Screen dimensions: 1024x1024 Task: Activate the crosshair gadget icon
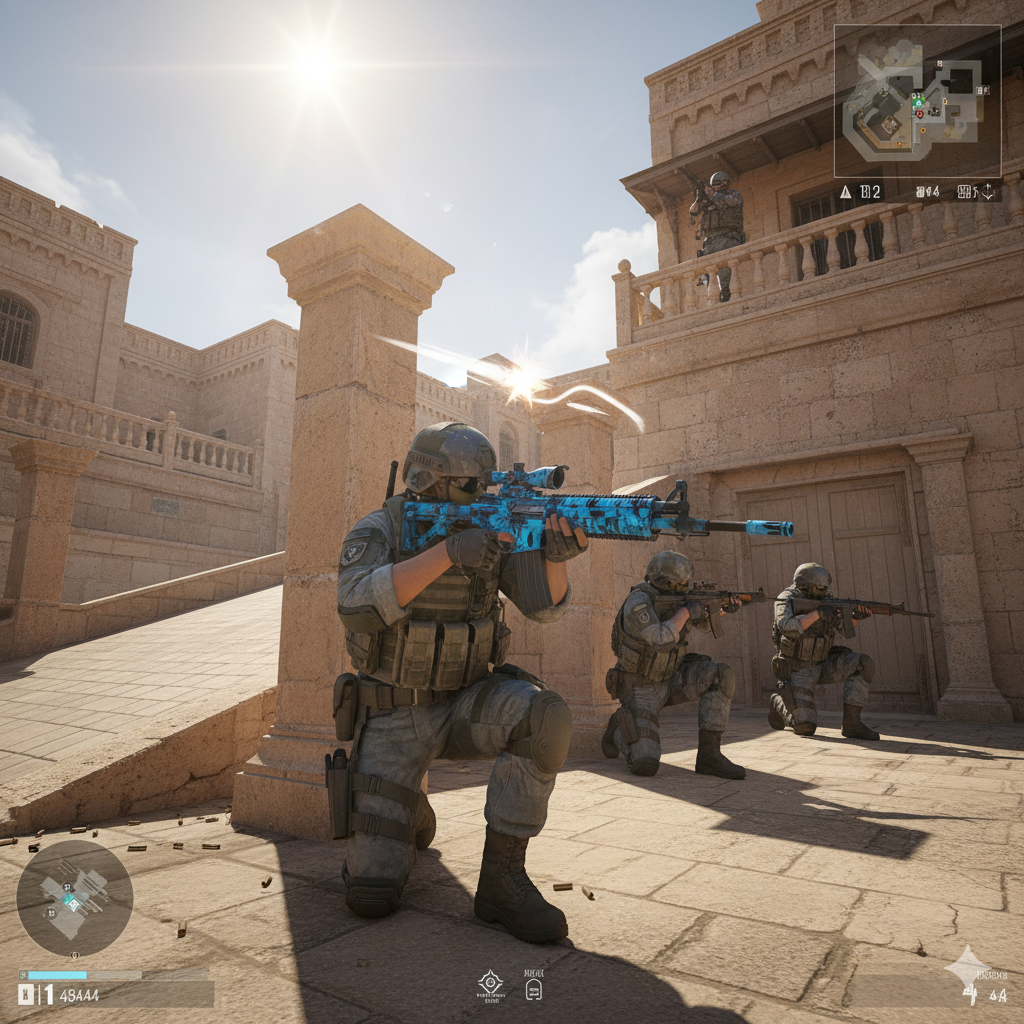click(490, 980)
